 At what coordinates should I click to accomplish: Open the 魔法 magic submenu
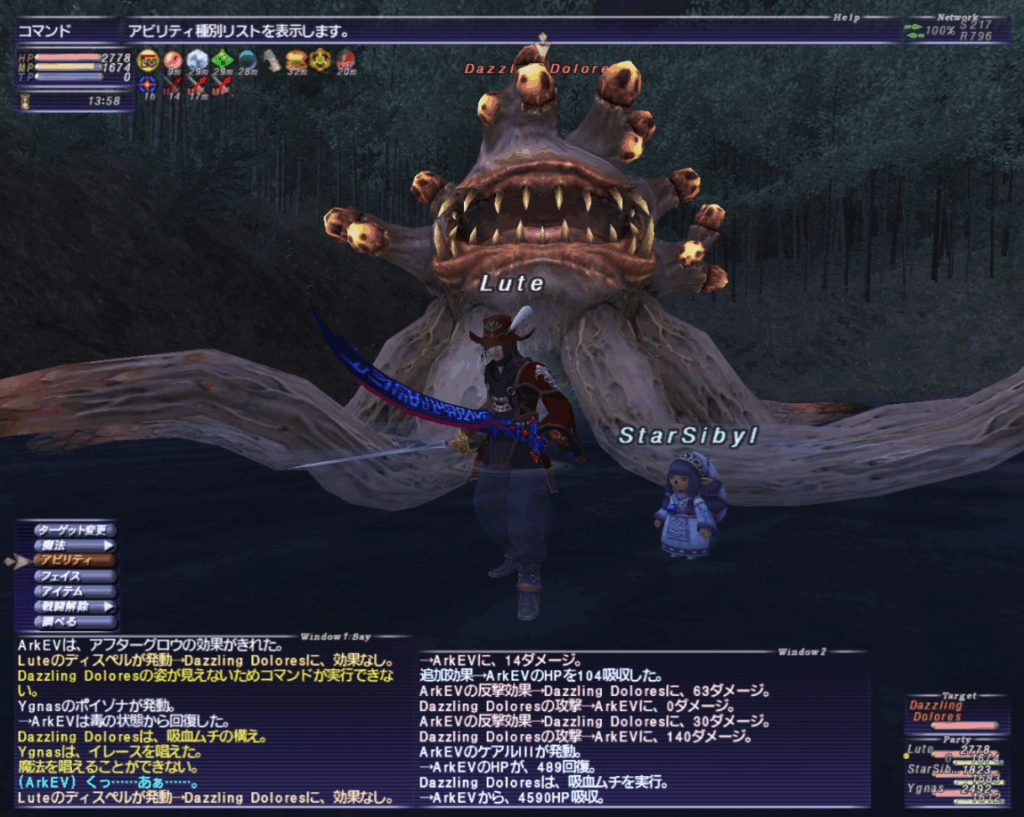[74, 546]
